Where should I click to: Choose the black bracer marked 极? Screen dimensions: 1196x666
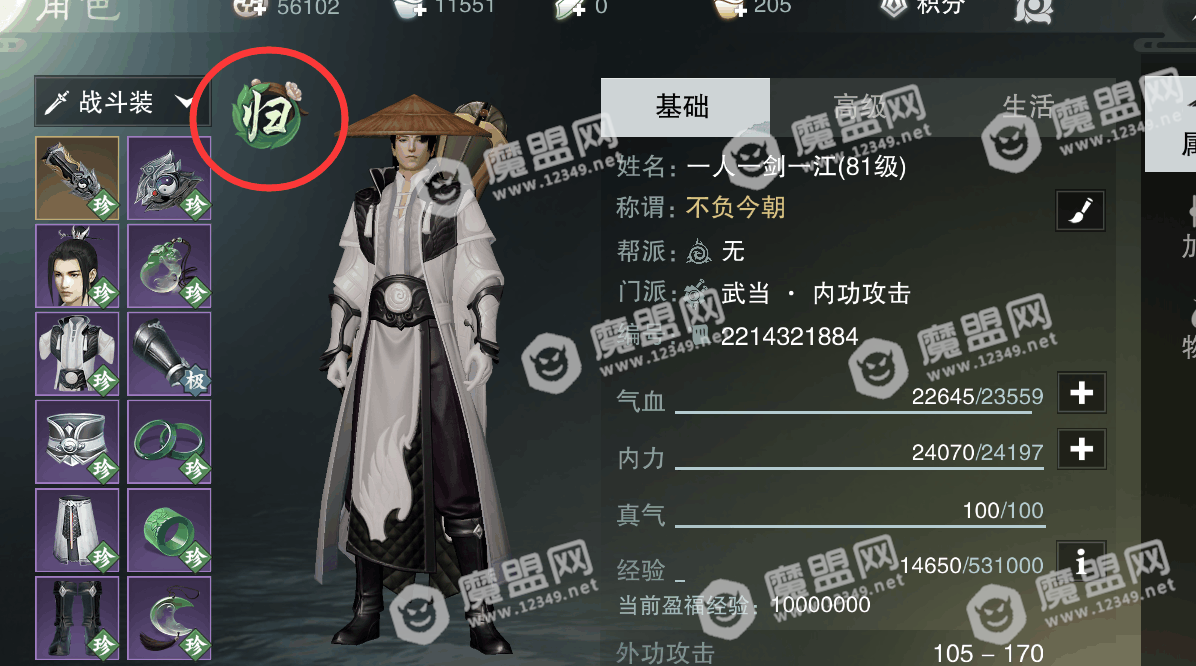point(169,354)
